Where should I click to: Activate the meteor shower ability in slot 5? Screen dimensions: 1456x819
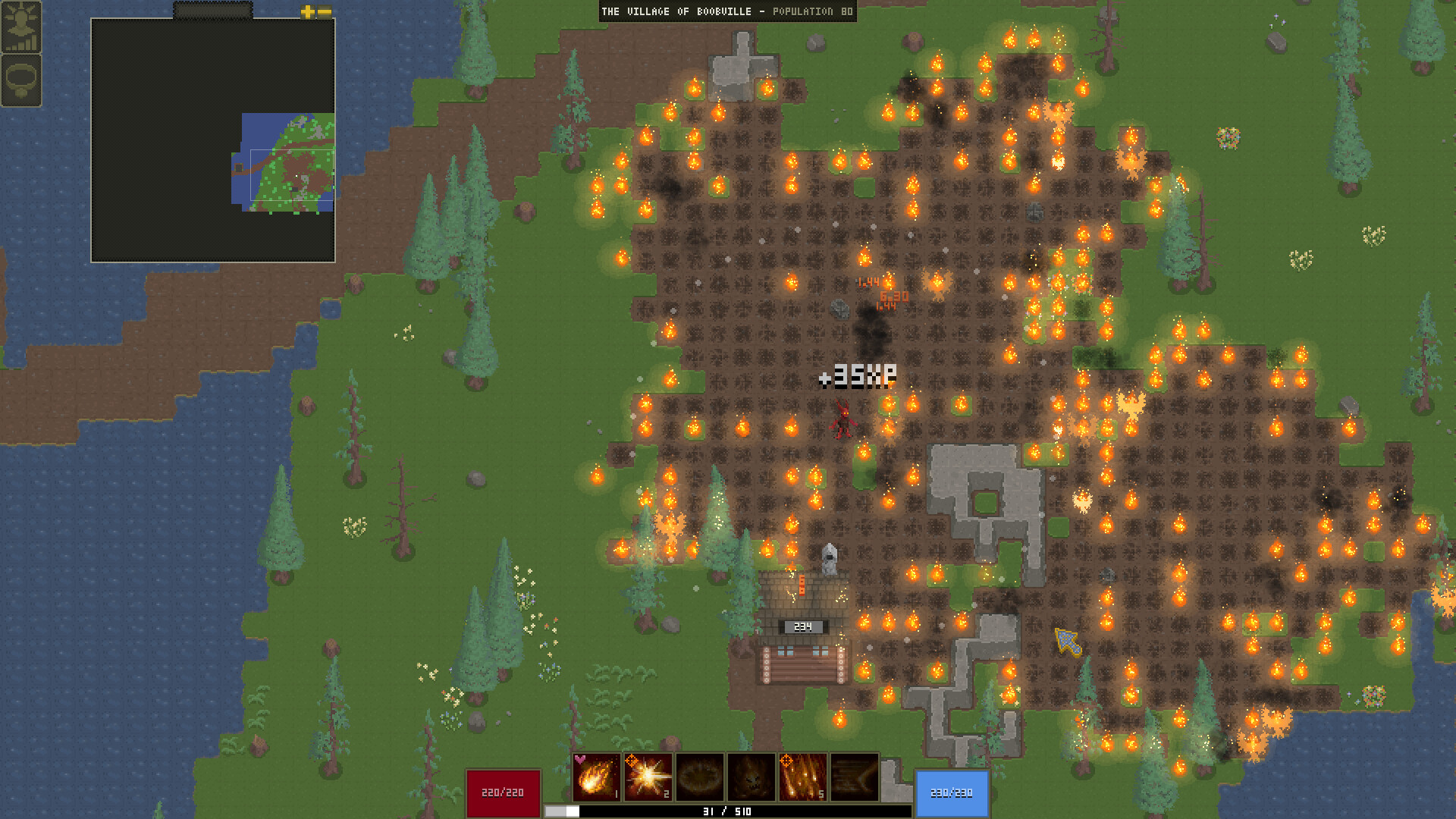tap(802, 777)
